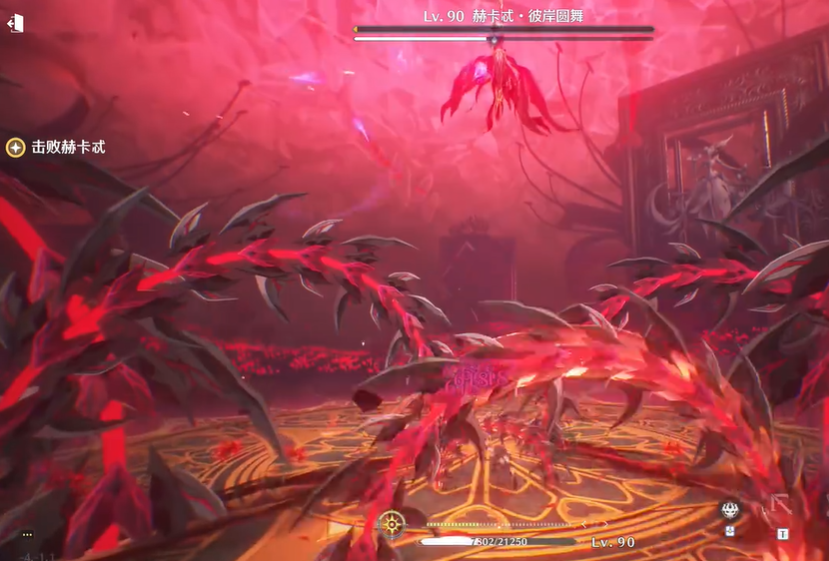Open the 击败赫卡忒 quest objective tracker

56,147
